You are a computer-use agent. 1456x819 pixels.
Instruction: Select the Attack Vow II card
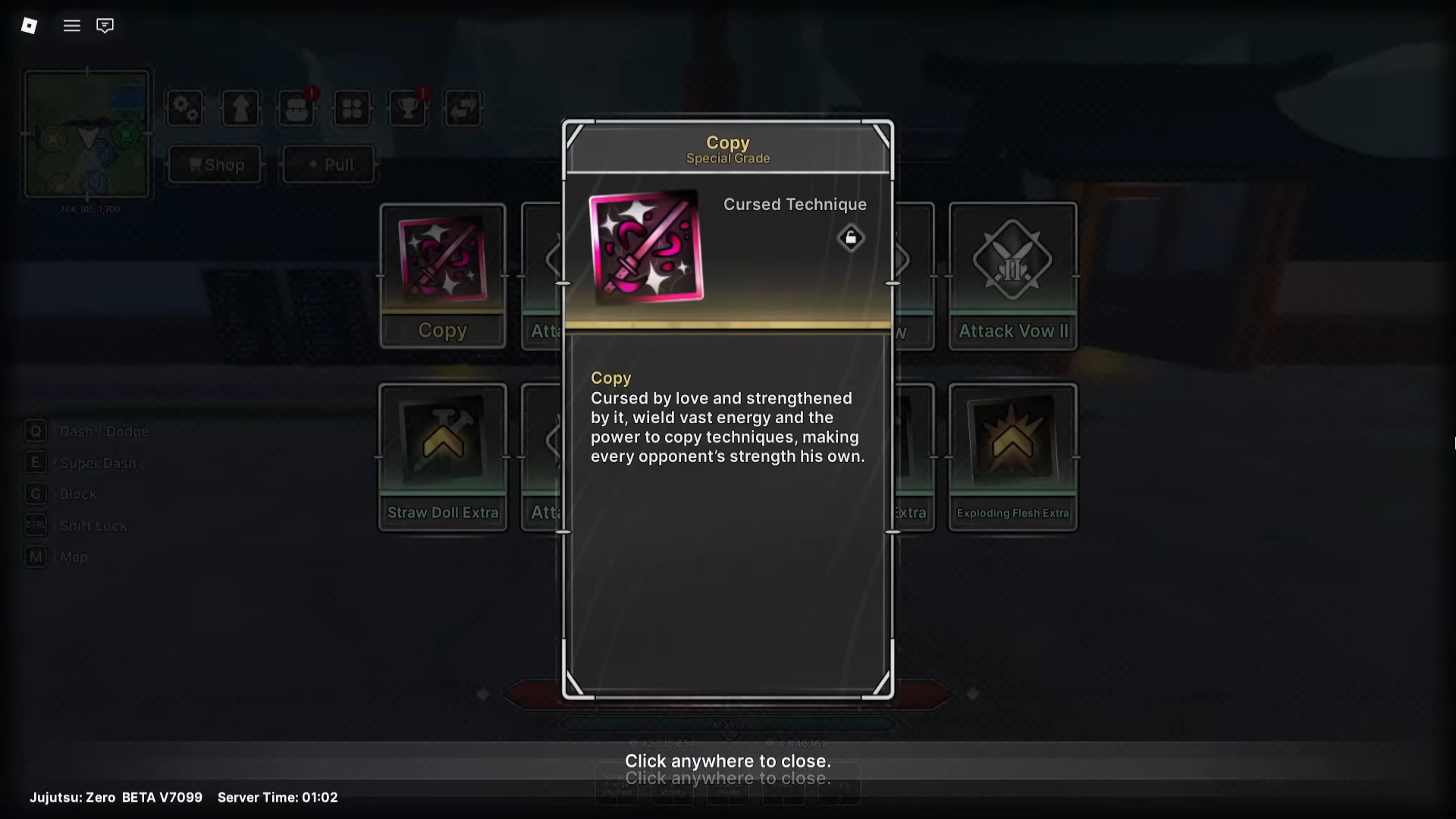click(1012, 276)
